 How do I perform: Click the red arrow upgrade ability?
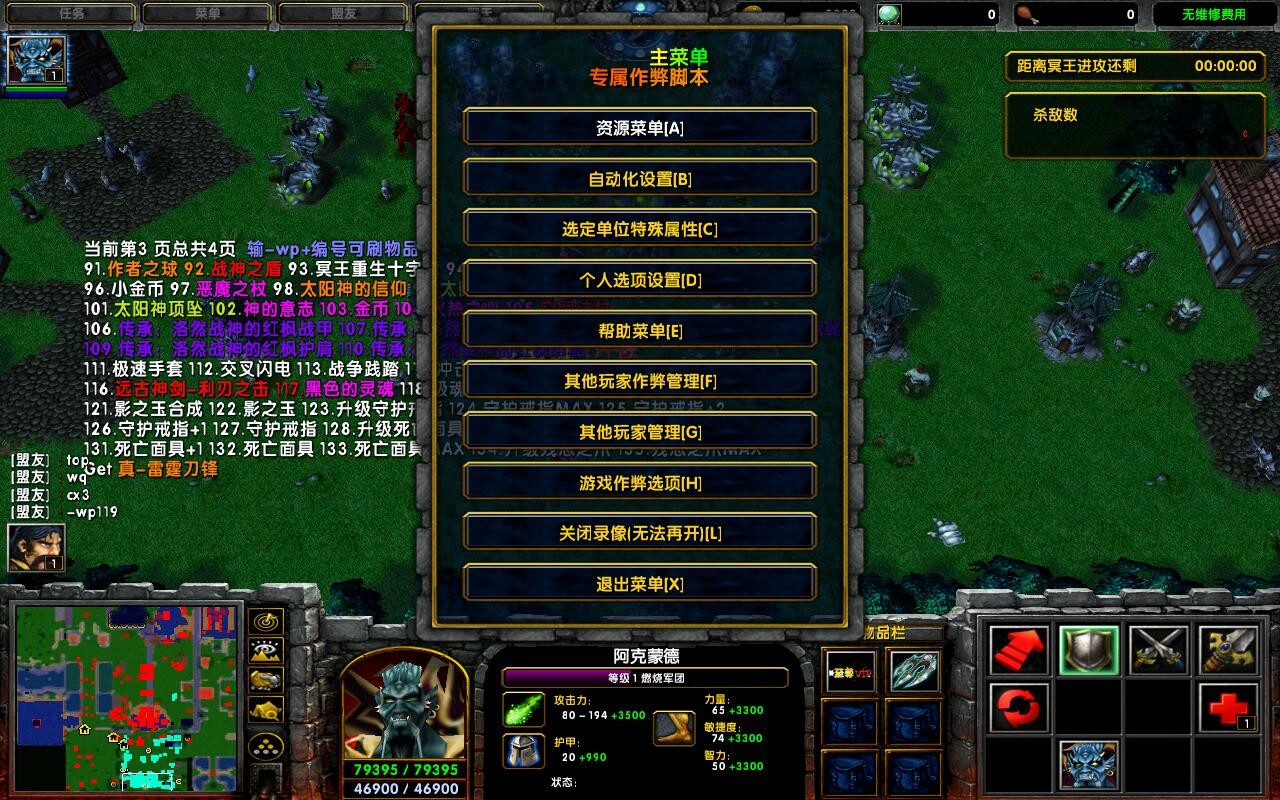pyautogui.click(x=1018, y=649)
